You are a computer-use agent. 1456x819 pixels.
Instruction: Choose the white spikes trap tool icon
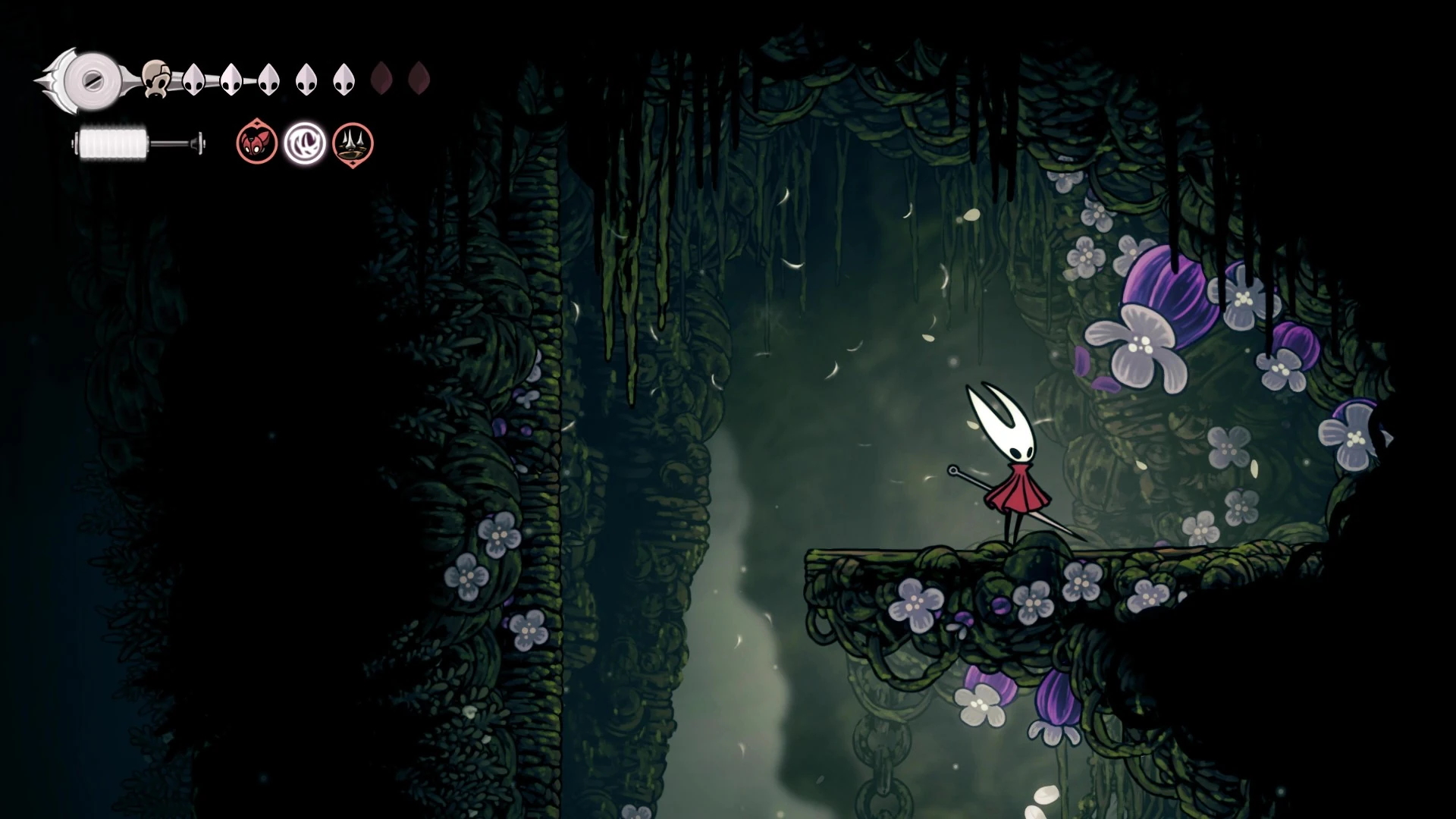pyautogui.click(x=353, y=143)
